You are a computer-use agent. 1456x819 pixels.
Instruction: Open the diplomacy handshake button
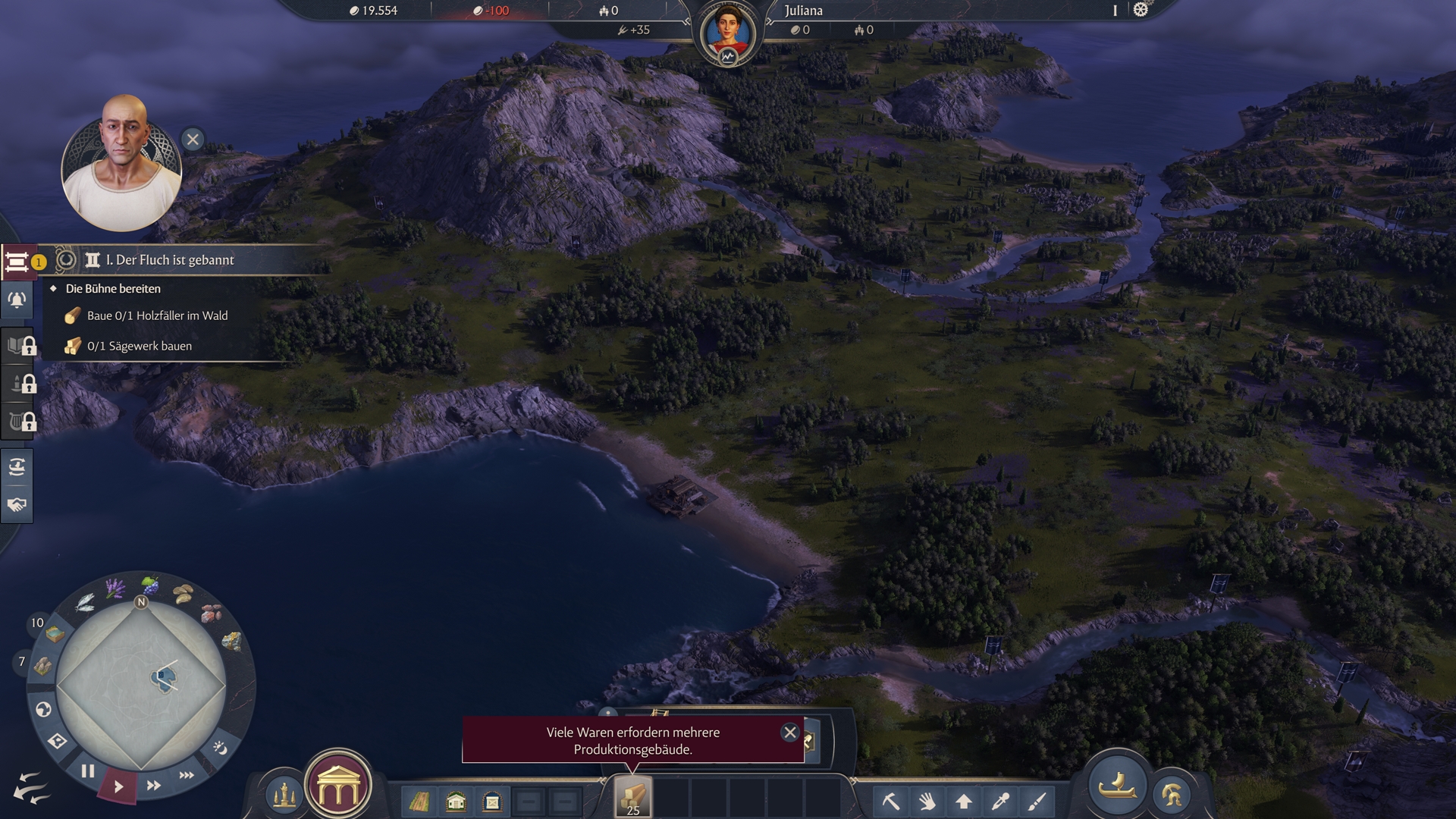click(x=17, y=505)
